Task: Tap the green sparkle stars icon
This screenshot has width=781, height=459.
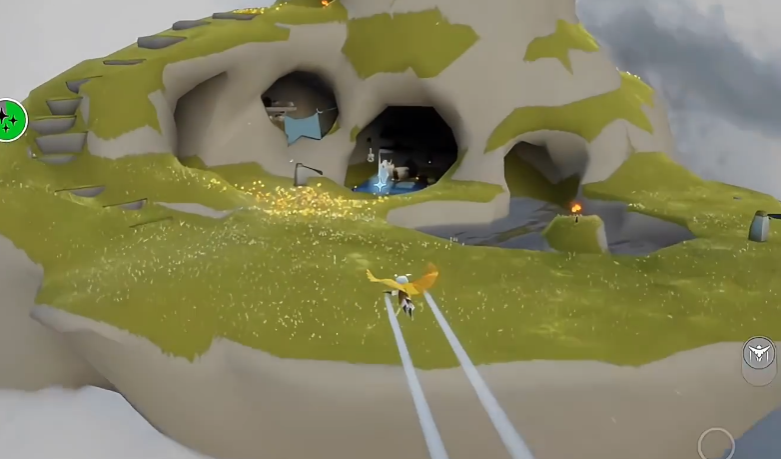Action: click(x=11, y=121)
